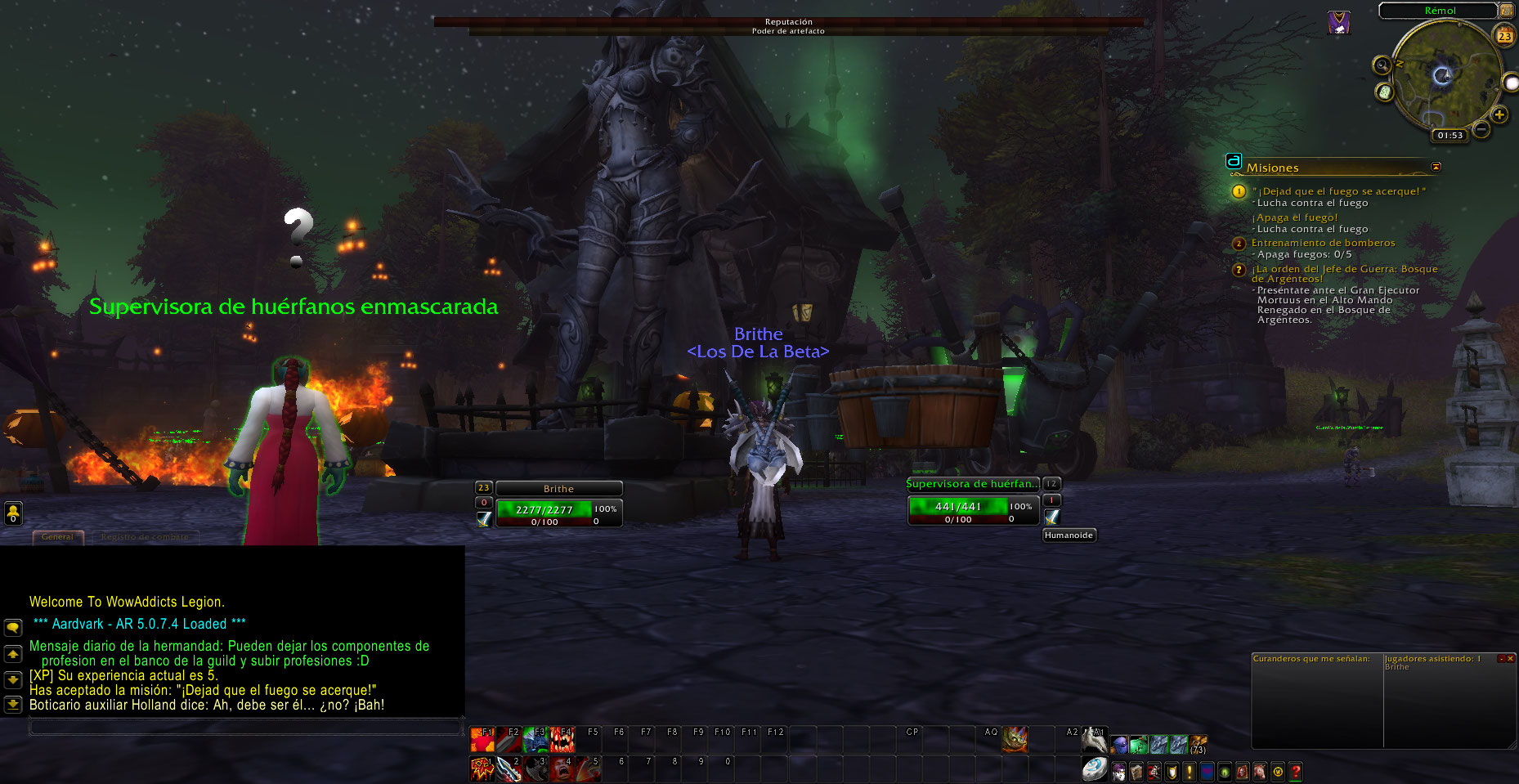Open the calendar showing day 23
Viewport: 1519px width, 784px height.
tap(1505, 36)
